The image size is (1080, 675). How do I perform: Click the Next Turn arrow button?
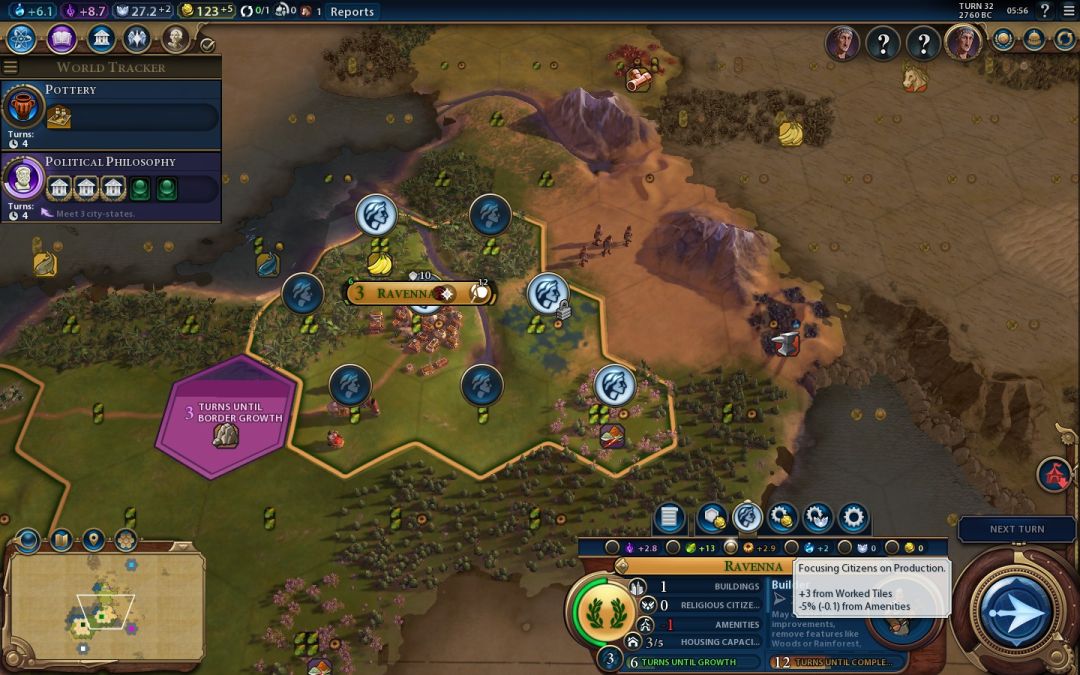pyautogui.click(x=1015, y=609)
